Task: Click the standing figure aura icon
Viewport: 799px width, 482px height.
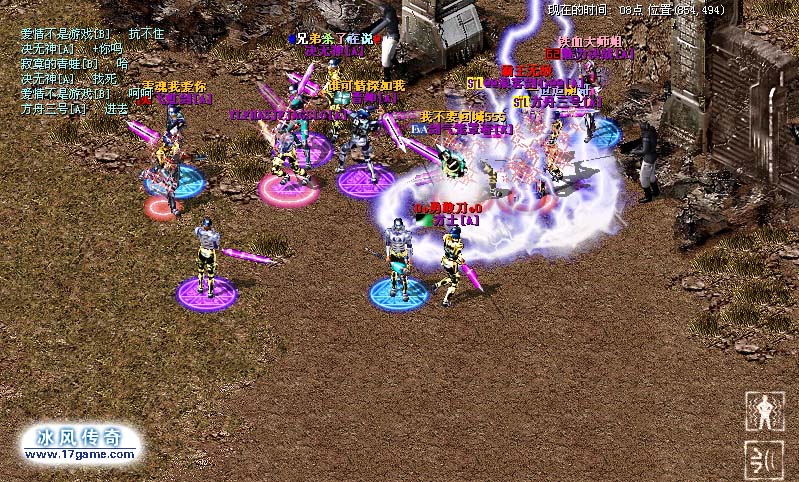Action: [764, 411]
